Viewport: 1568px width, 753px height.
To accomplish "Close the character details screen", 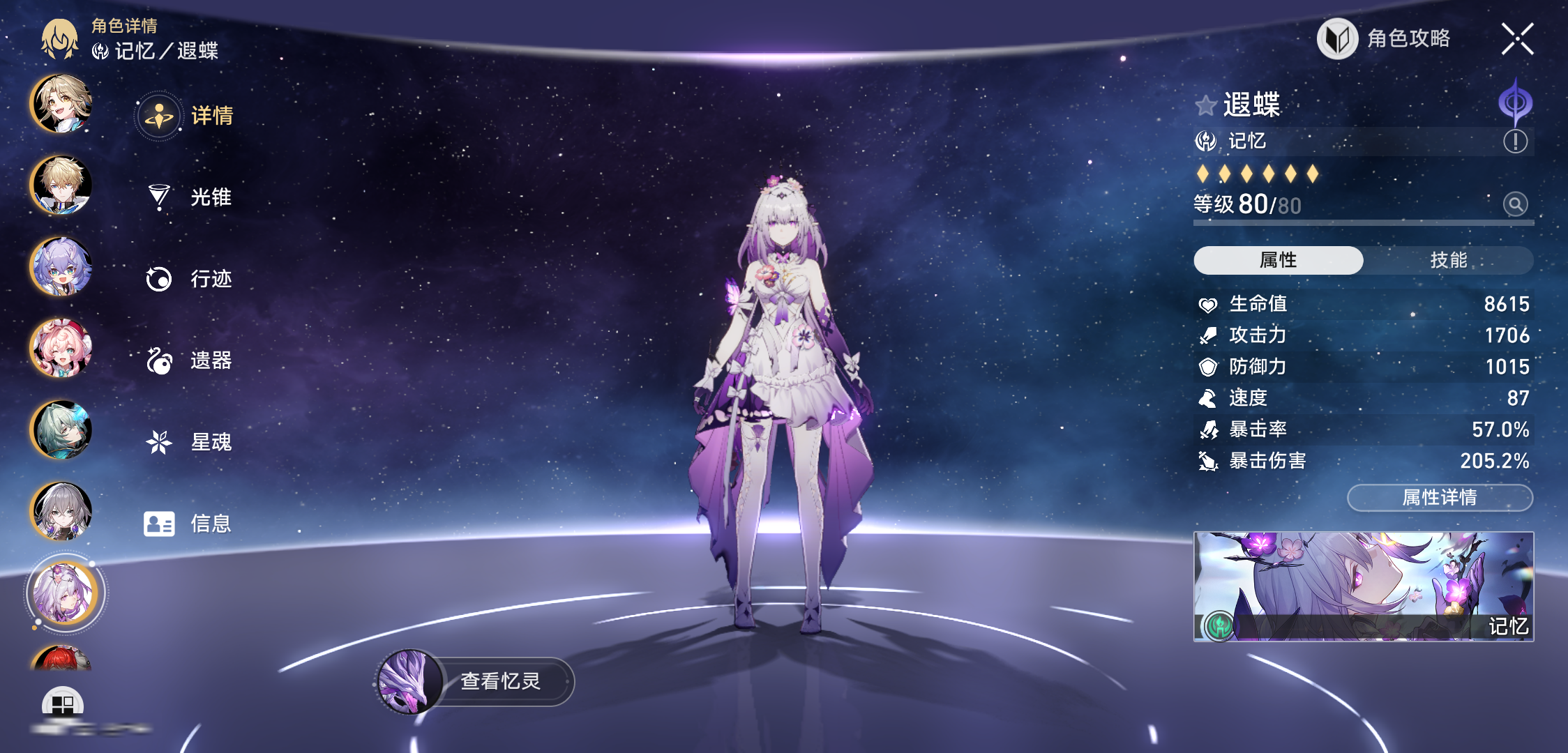I will 1517,38.
